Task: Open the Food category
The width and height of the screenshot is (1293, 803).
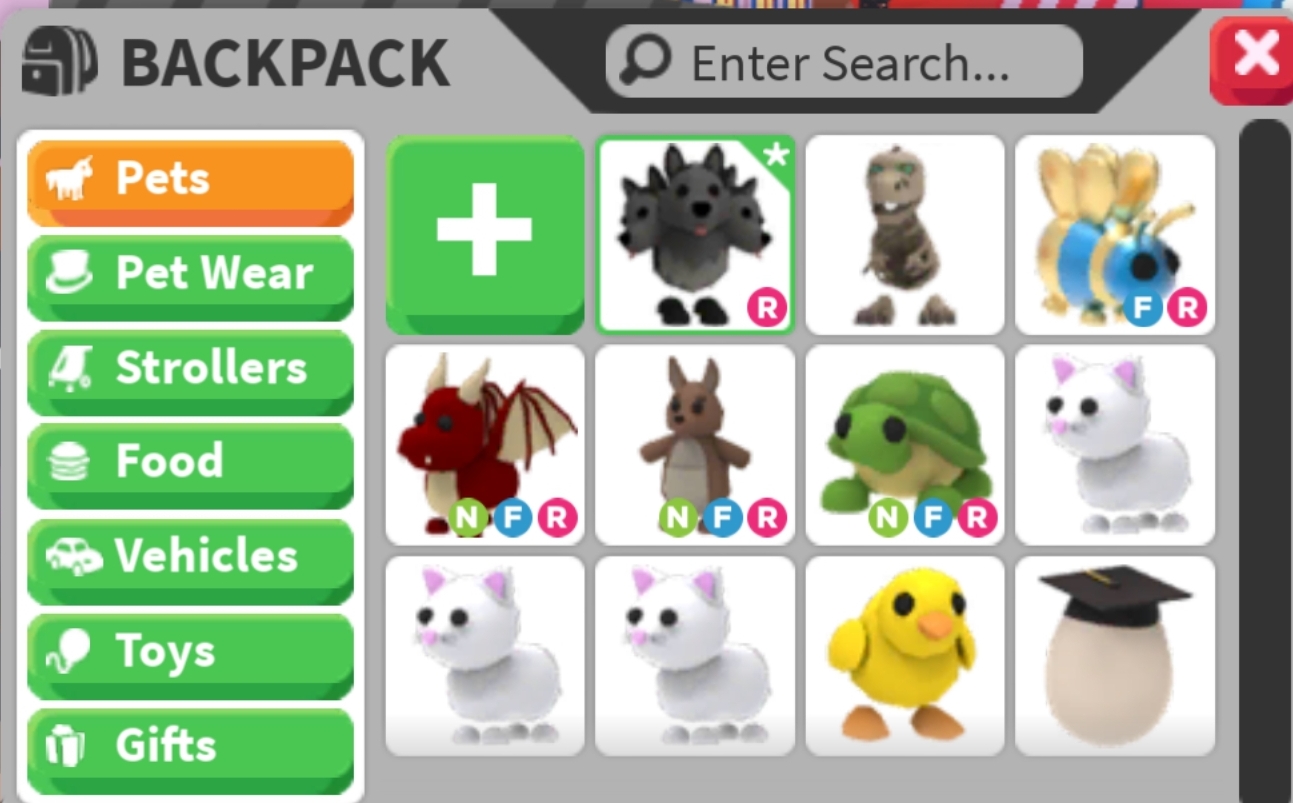Action: 190,462
